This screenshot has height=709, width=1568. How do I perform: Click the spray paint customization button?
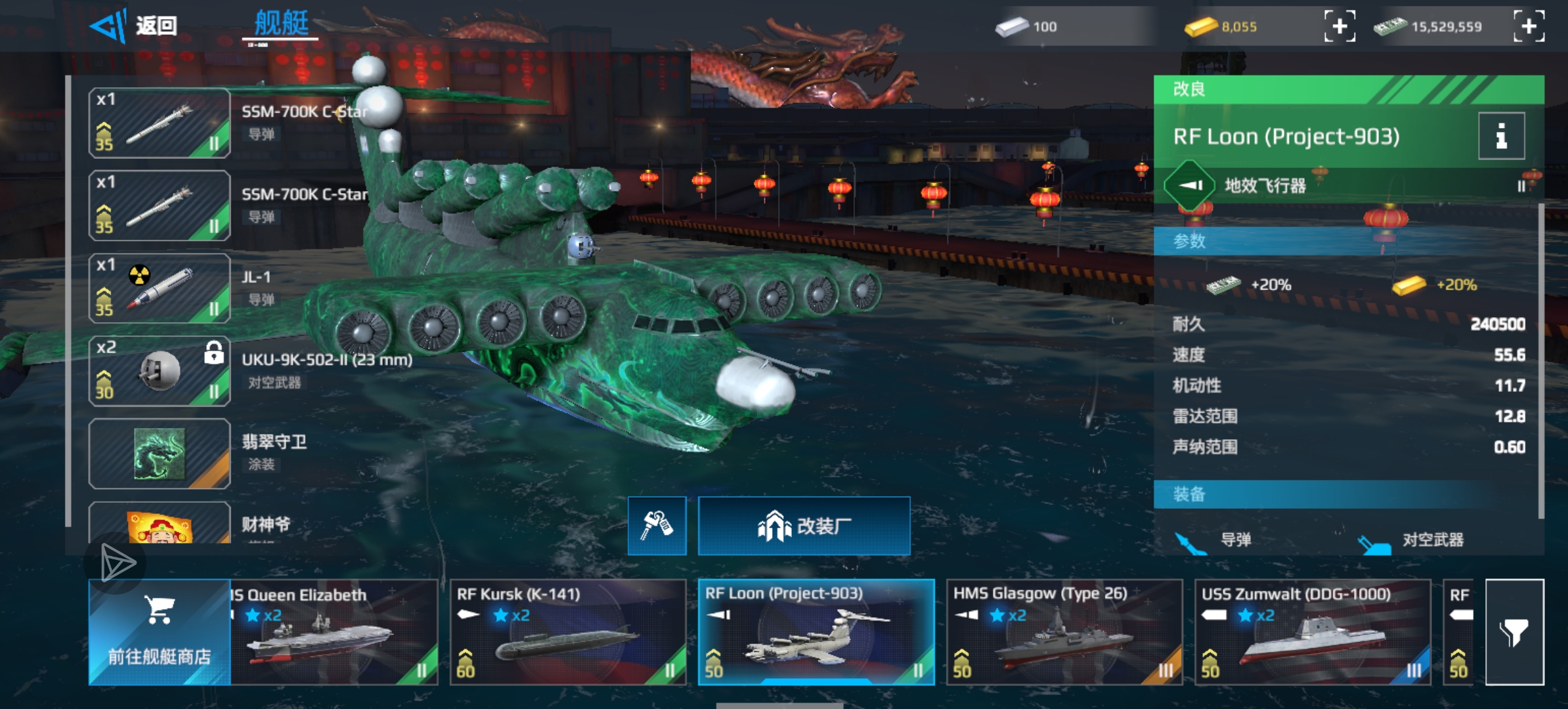click(x=657, y=526)
